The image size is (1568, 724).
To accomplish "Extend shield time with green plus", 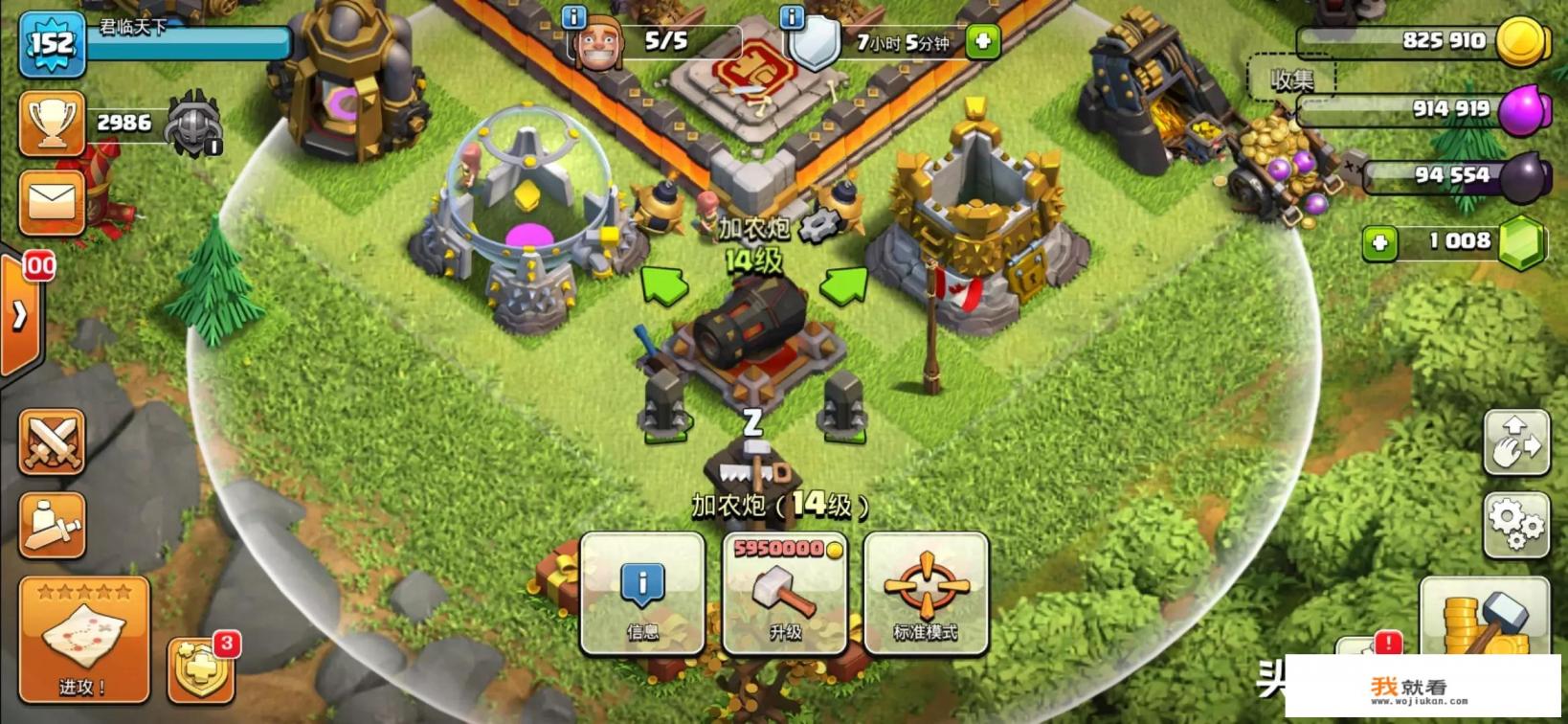I will tap(982, 41).
